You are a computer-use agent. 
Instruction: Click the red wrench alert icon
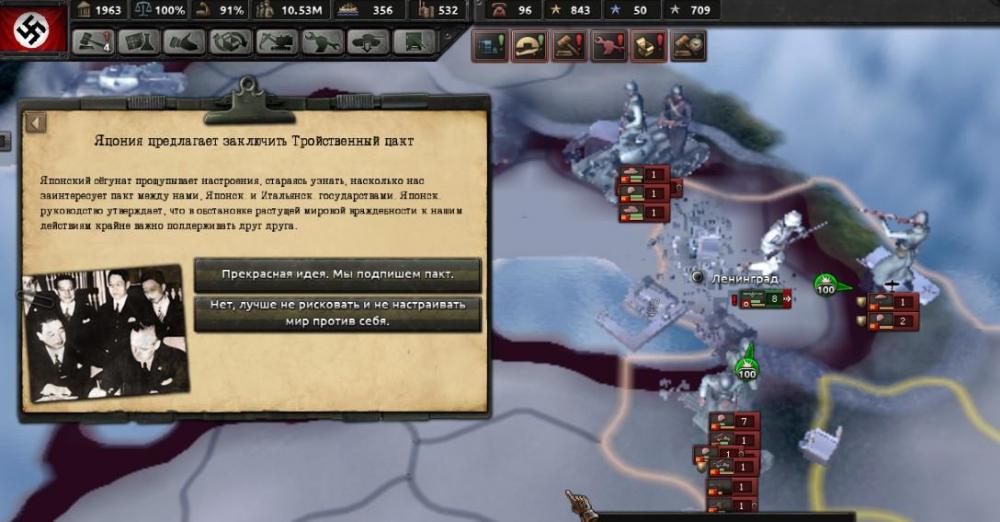click(x=609, y=45)
